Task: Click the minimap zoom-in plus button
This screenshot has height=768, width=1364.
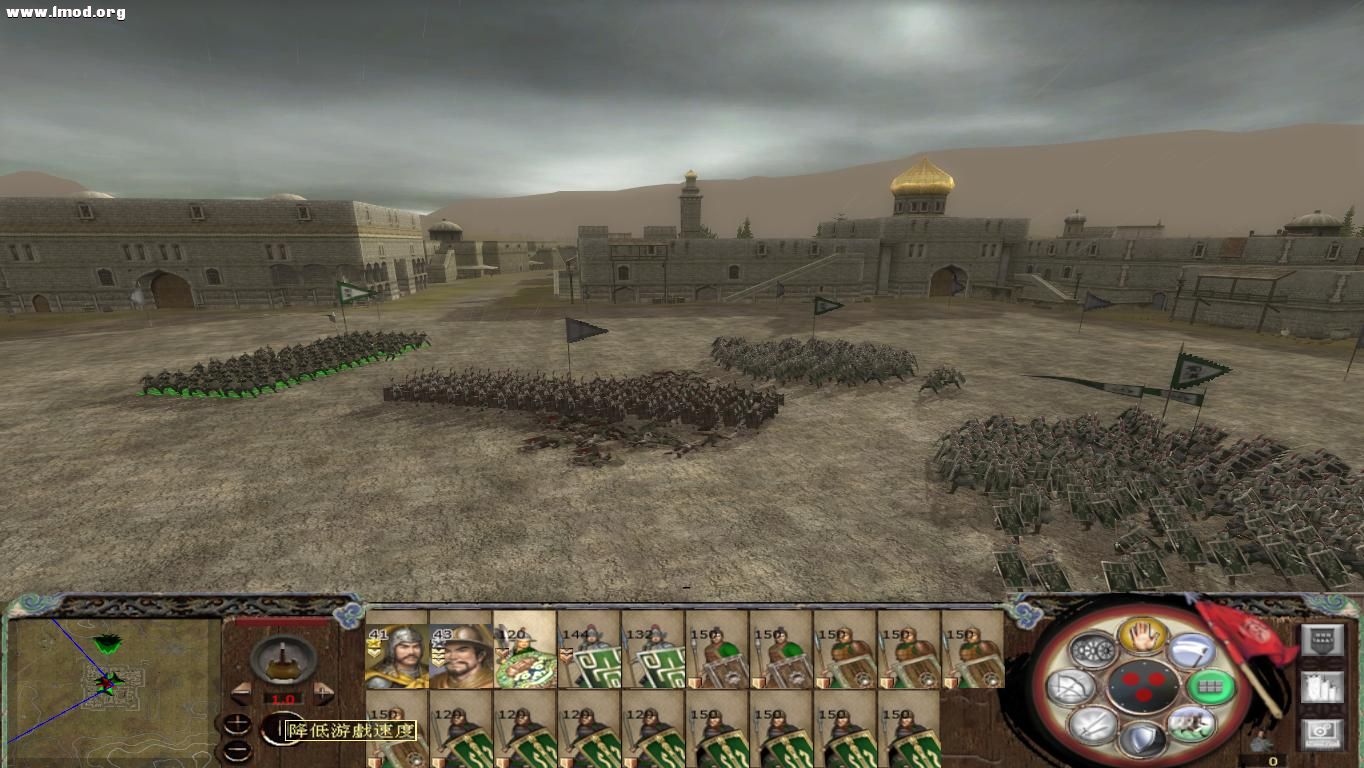Action: click(237, 722)
